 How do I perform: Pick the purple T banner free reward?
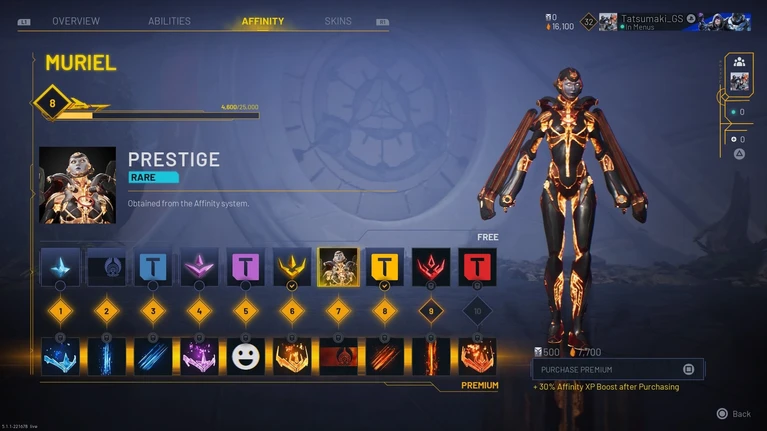[x=245, y=267]
